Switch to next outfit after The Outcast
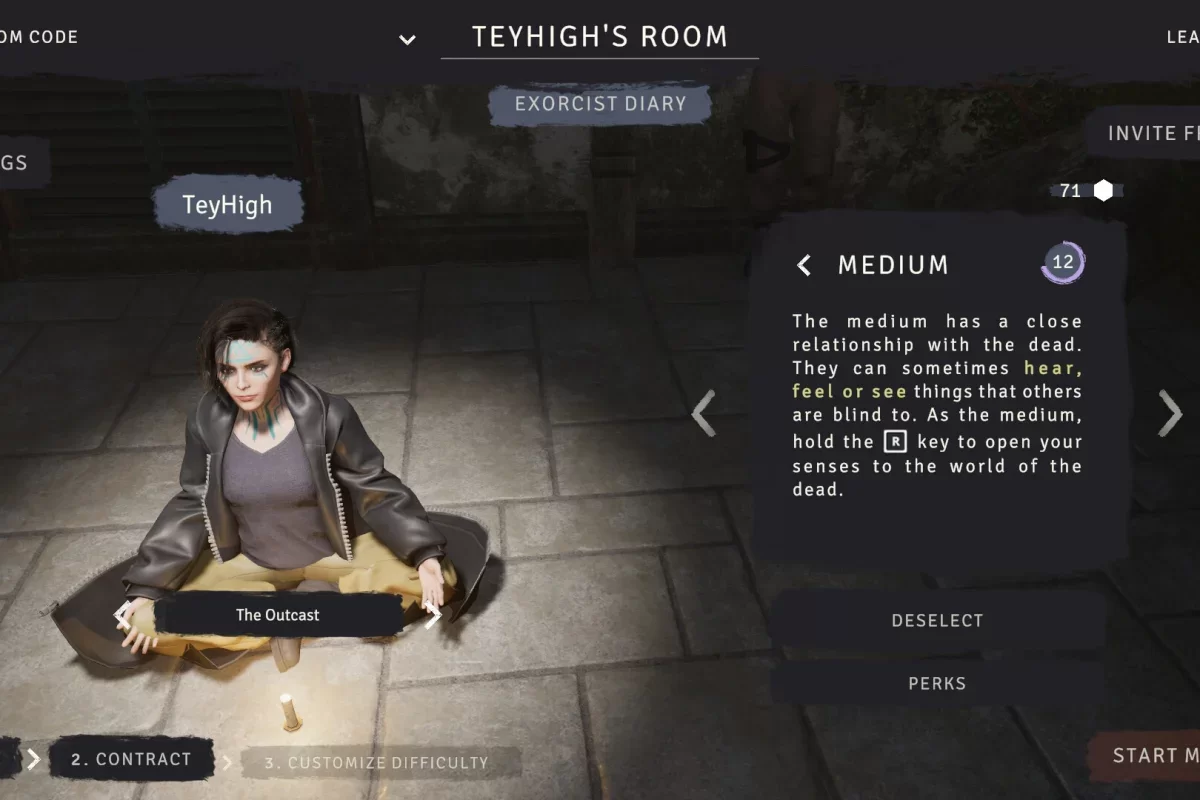This screenshot has width=1200, height=800. pyautogui.click(x=433, y=616)
